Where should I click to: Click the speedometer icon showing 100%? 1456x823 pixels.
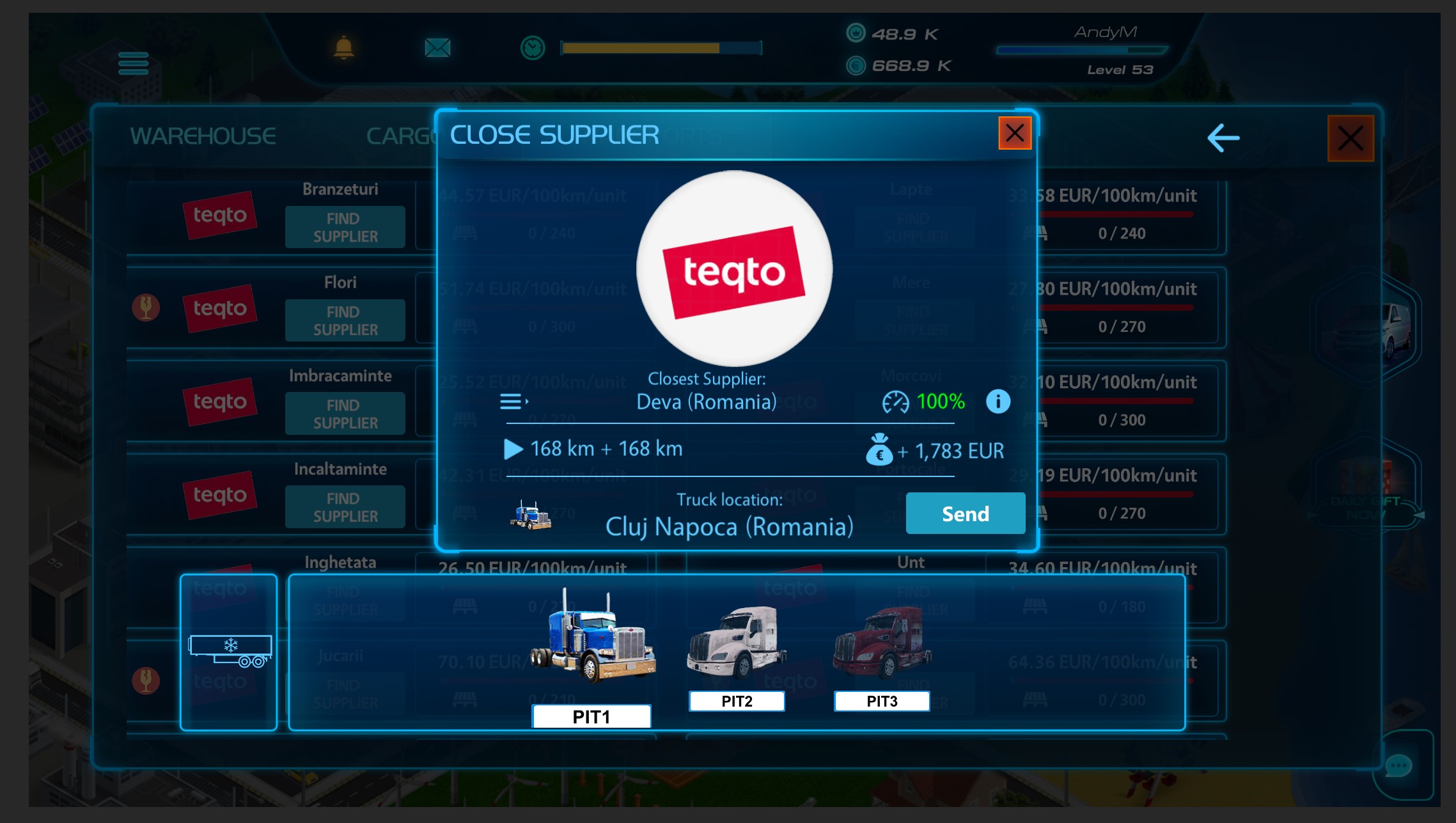[898, 402]
